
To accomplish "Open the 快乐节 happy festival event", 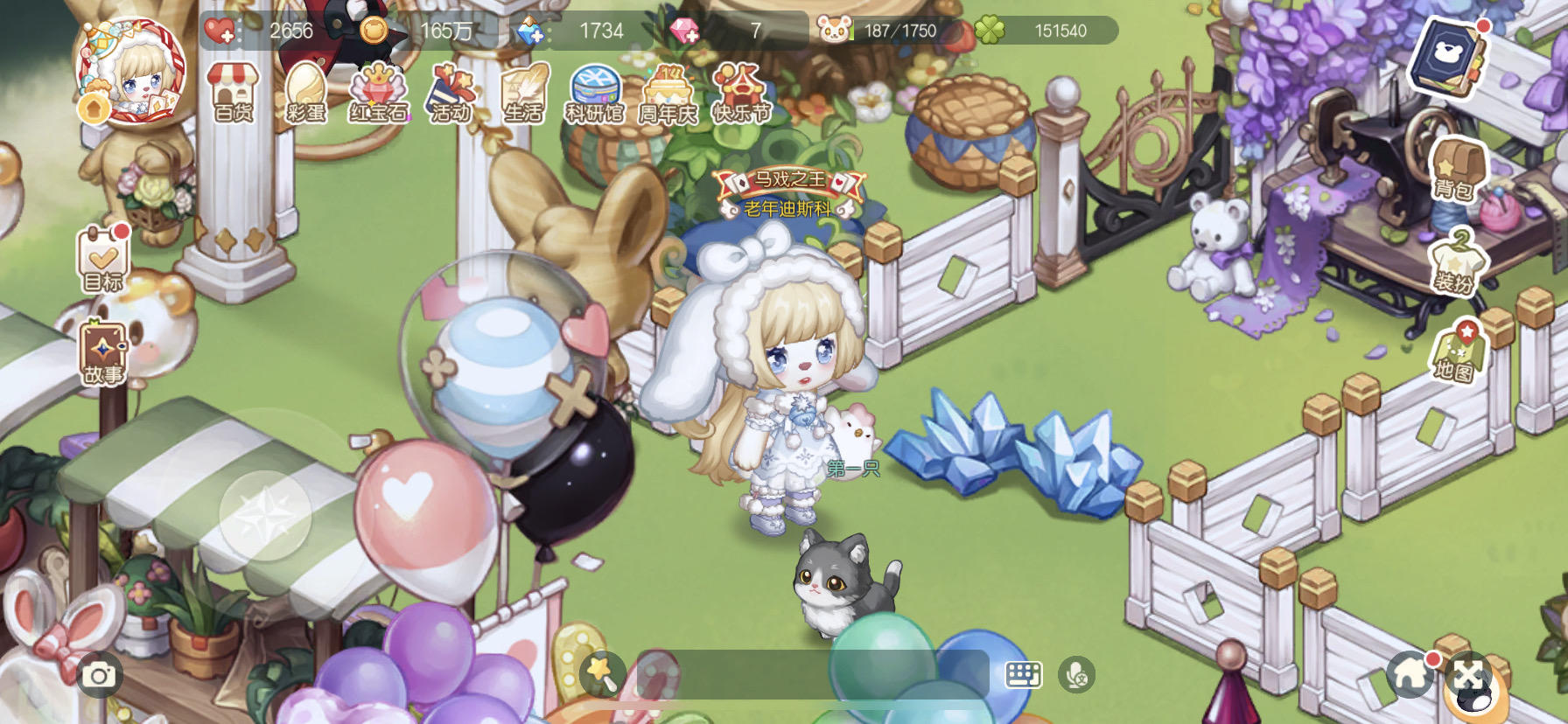I will click(739, 93).
